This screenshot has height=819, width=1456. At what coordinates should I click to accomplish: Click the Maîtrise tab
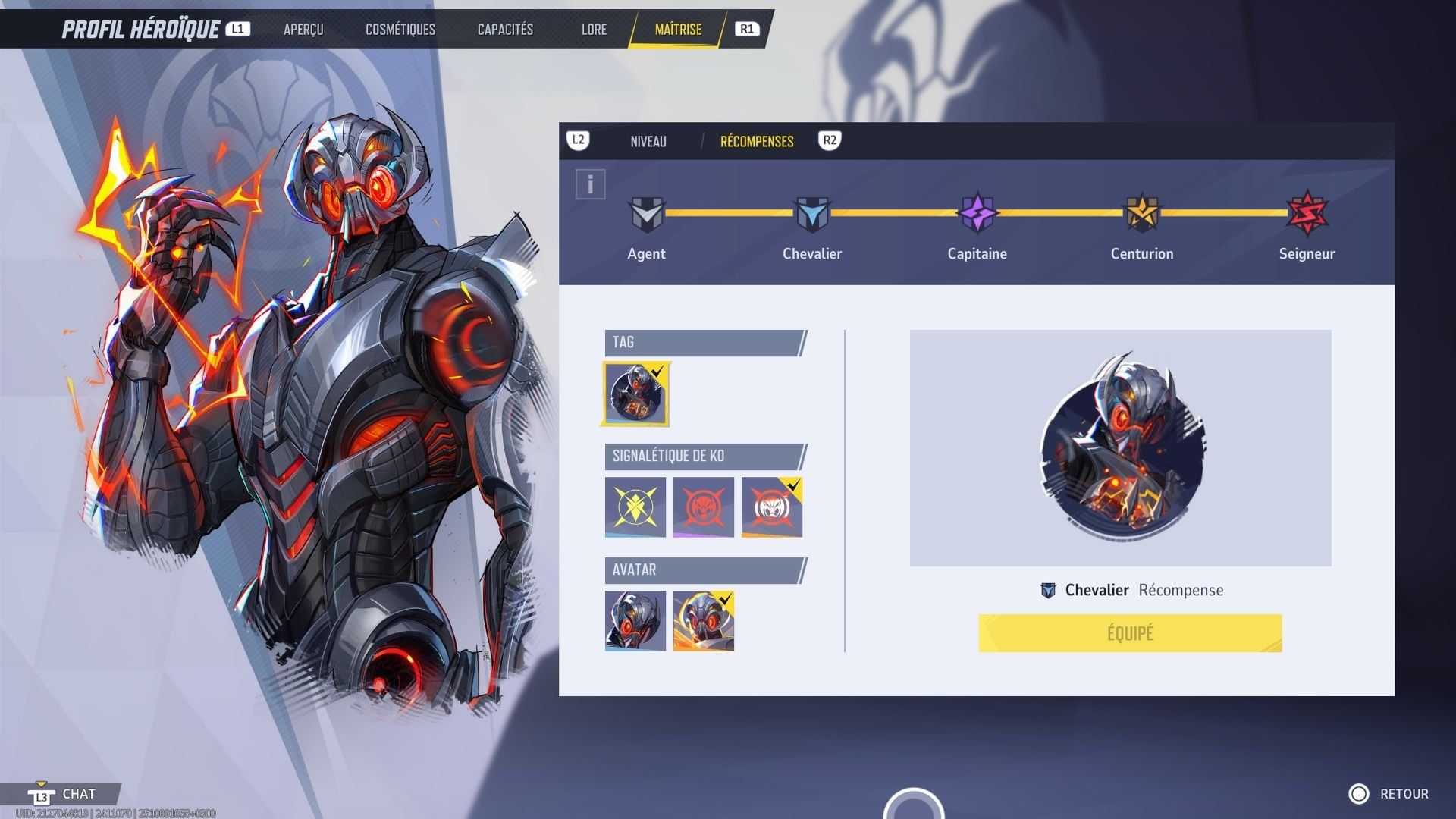pyautogui.click(x=678, y=30)
